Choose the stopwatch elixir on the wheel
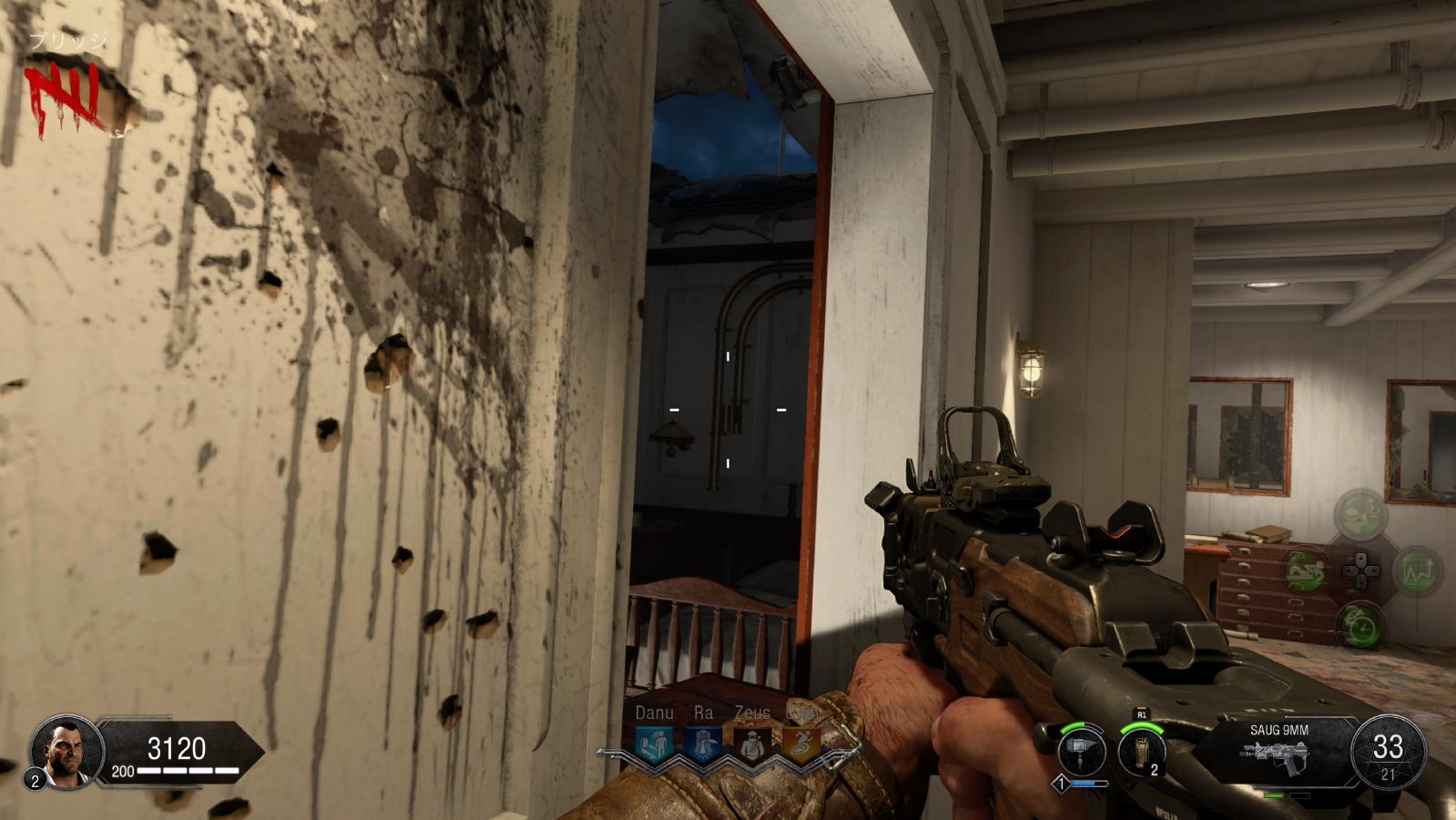This screenshot has width=1456, height=820. pos(1361,626)
